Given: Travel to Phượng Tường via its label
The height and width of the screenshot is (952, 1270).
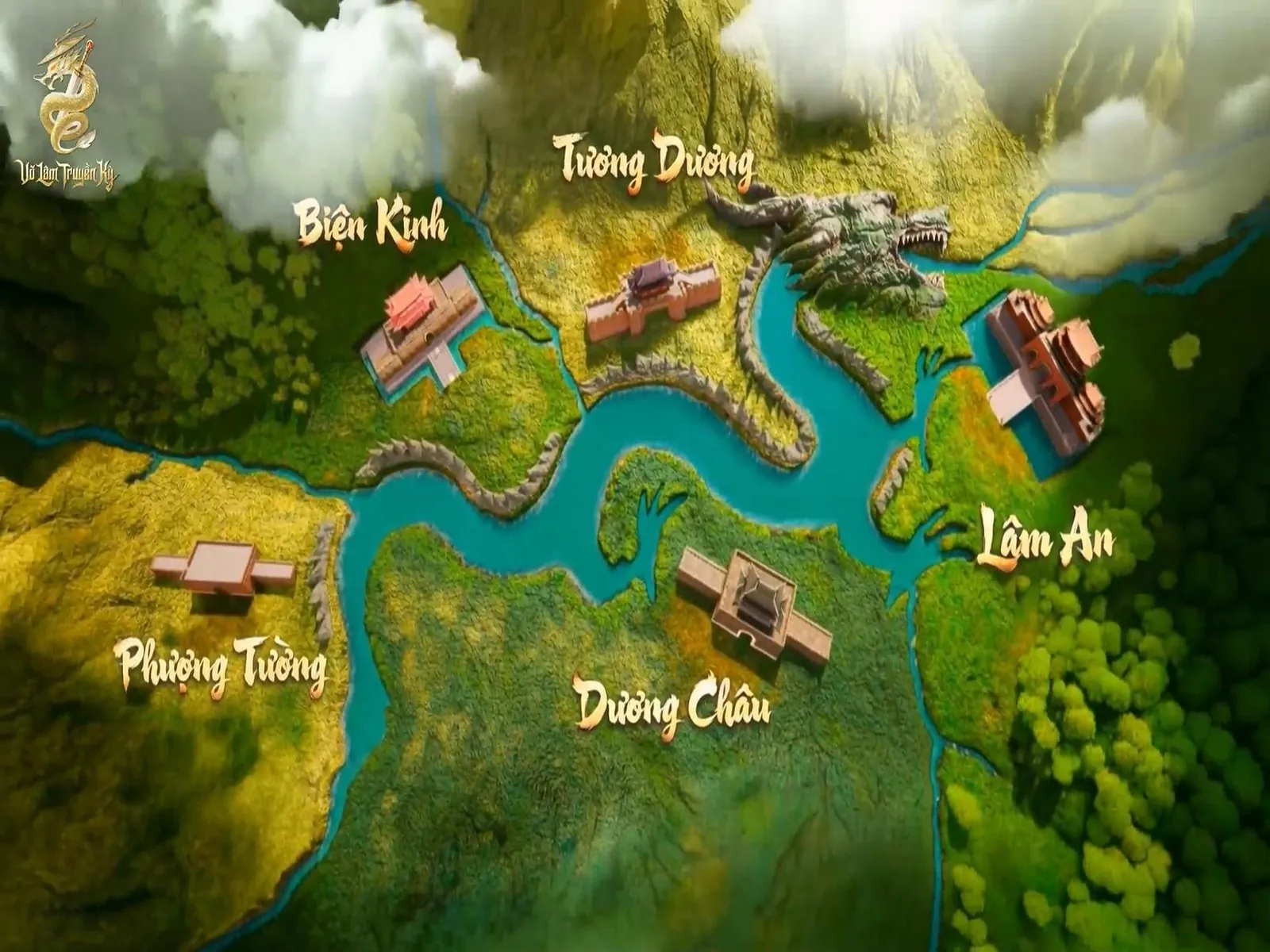Looking at the screenshot, I should [x=220, y=667].
